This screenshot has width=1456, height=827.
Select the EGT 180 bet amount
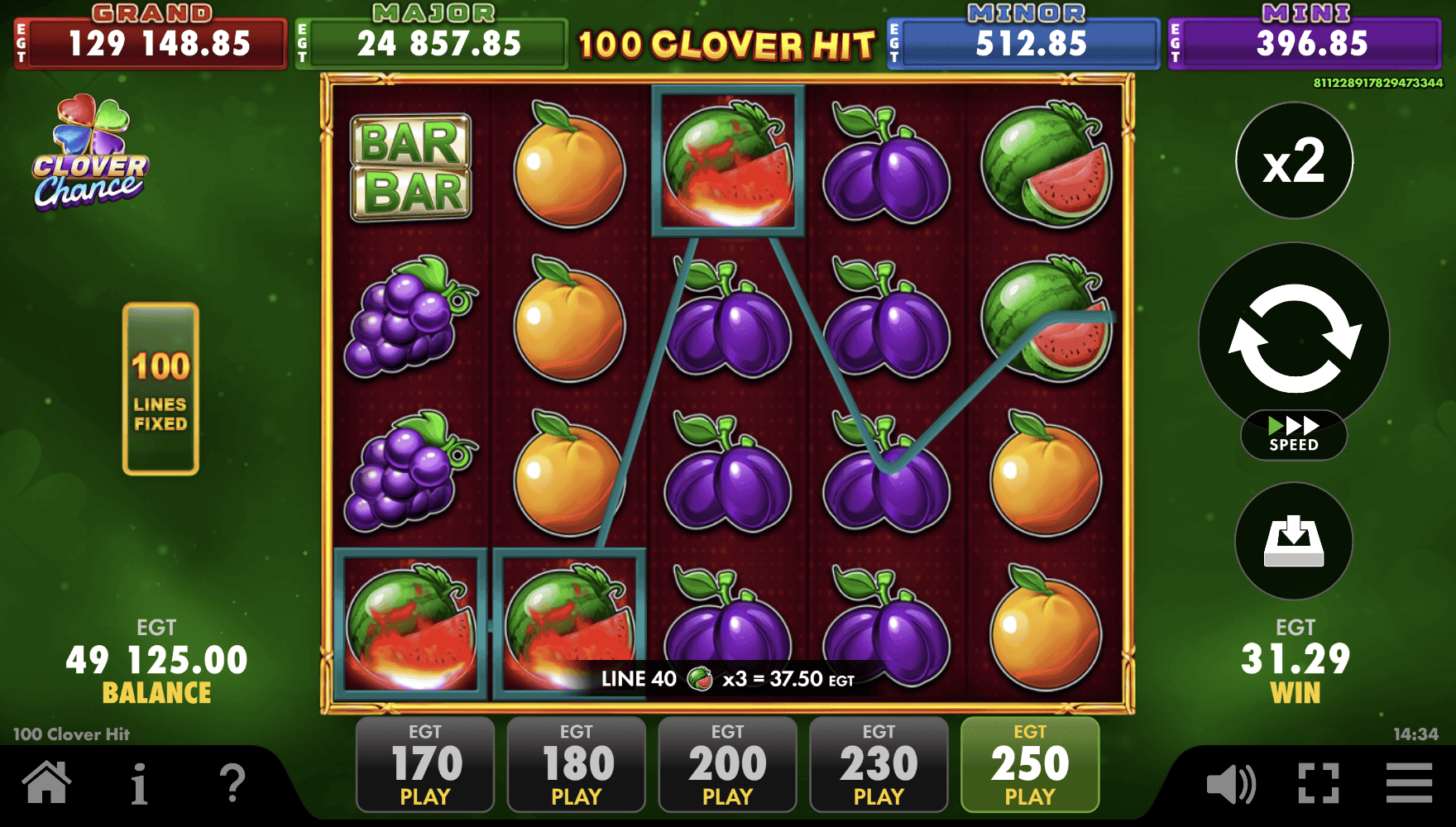[576, 764]
